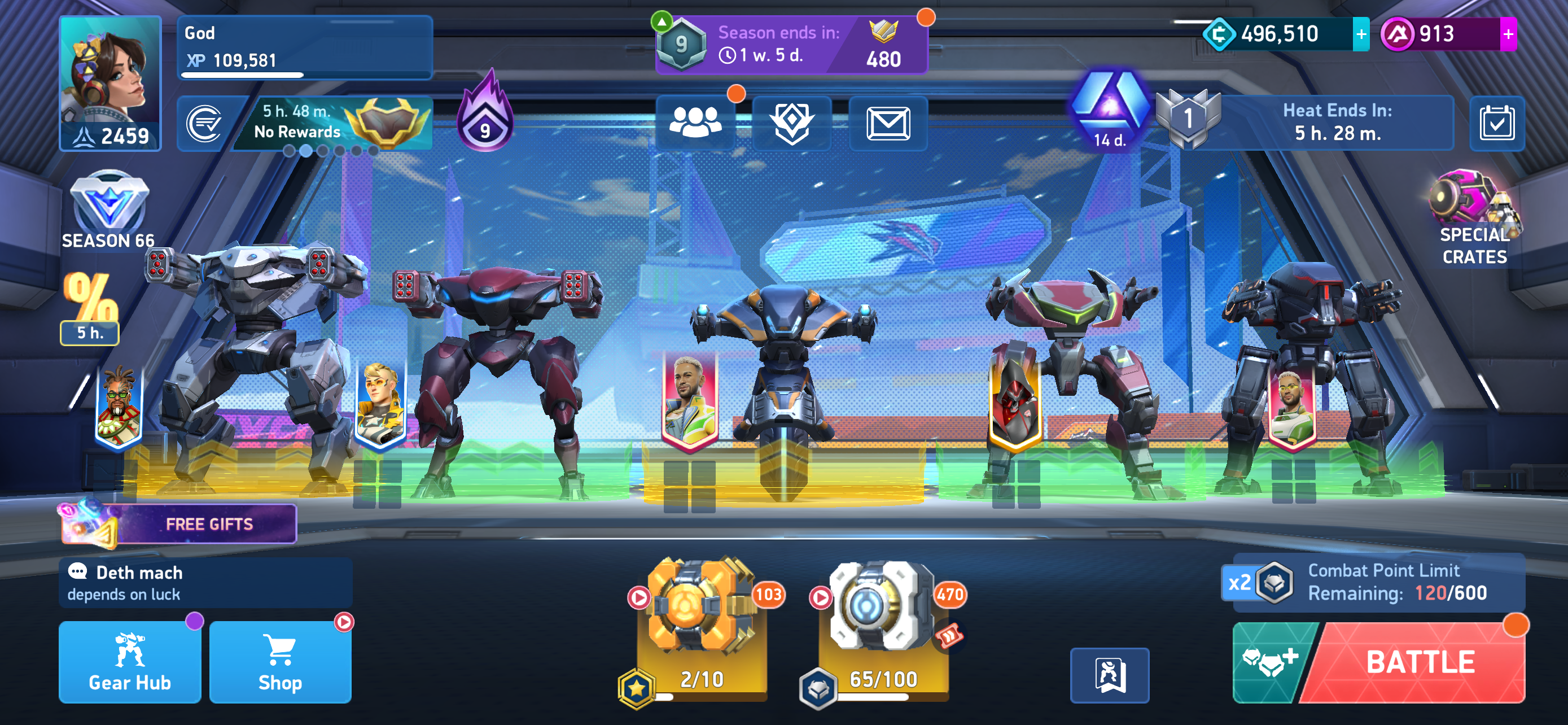The width and height of the screenshot is (1568, 725).
Task: Open the Gear Hub
Action: coord(130,662)
